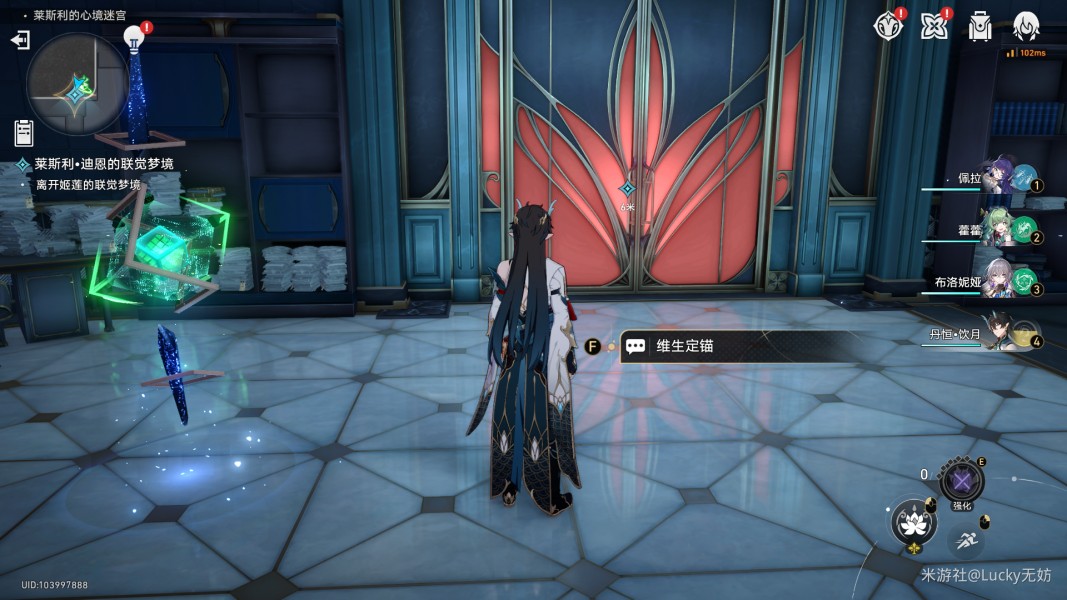Click the exit door icon
Viewport: 1067px width, 600px height.
pos(20,39)
